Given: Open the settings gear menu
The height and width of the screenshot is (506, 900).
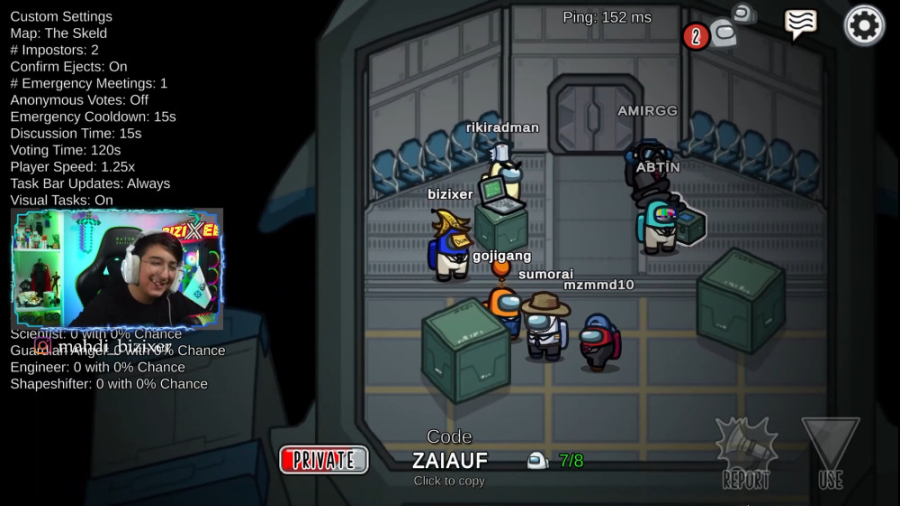Looking at the screenshot, I should point(864,25).
